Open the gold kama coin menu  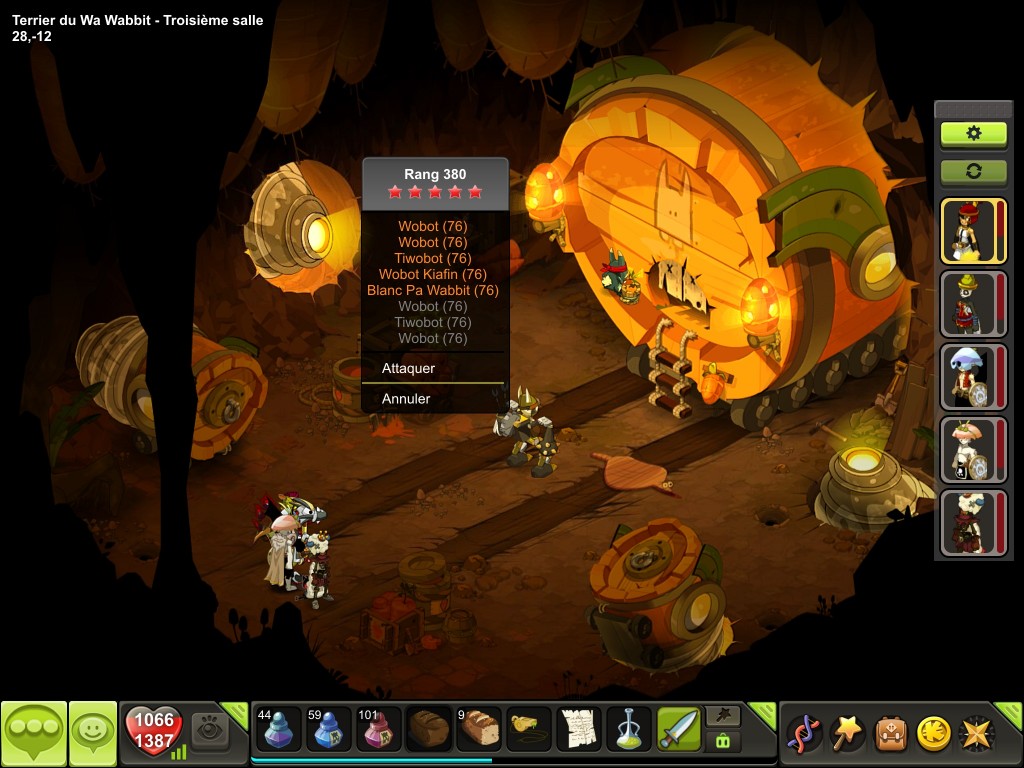tap(933, 734)
